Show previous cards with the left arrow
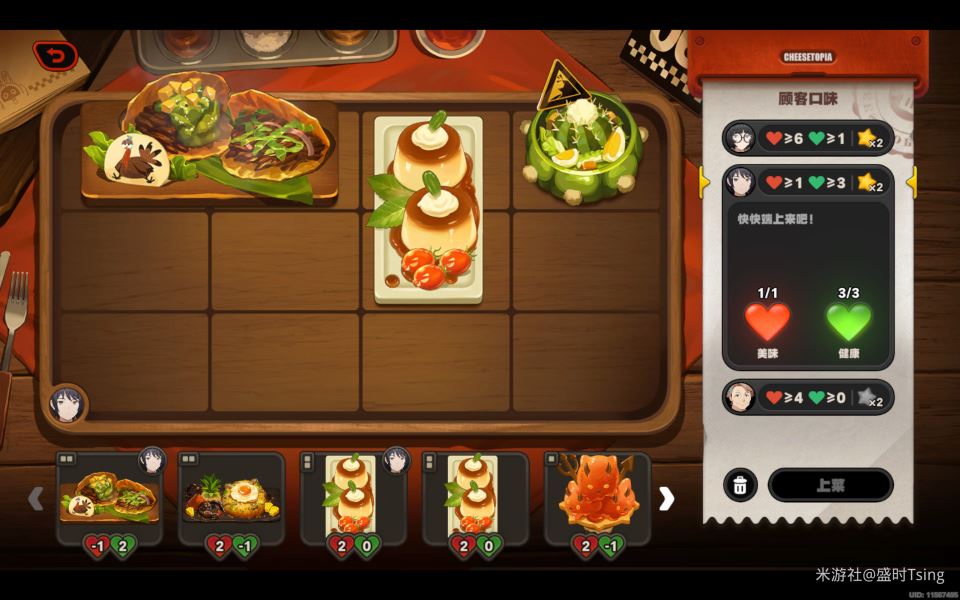 point(36,498)
